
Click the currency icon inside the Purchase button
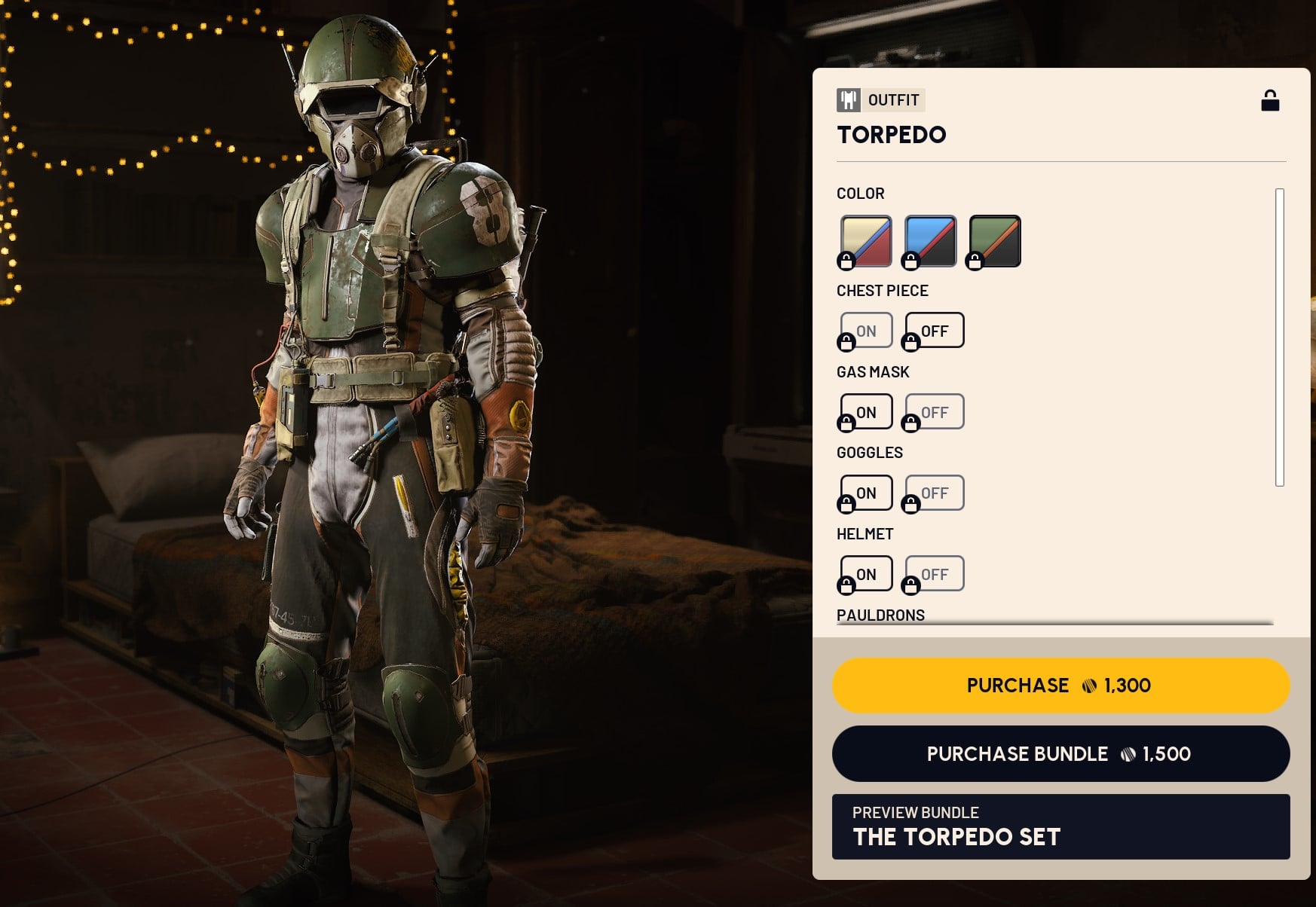coord(1088,685)
